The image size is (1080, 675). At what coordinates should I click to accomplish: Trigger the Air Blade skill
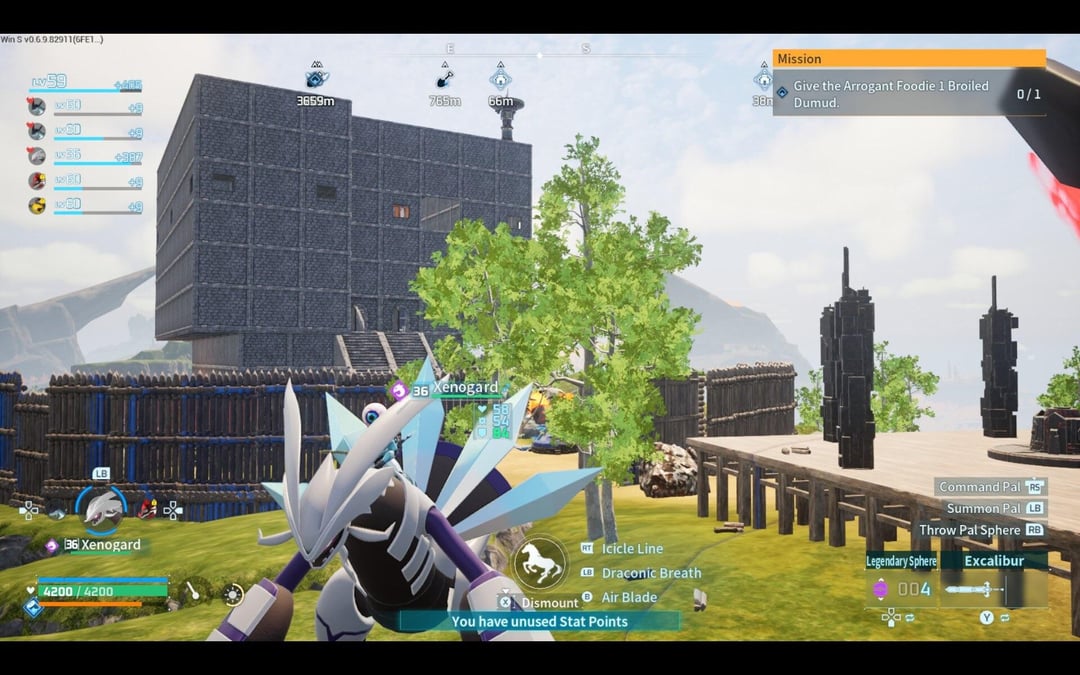pos(629,597)
